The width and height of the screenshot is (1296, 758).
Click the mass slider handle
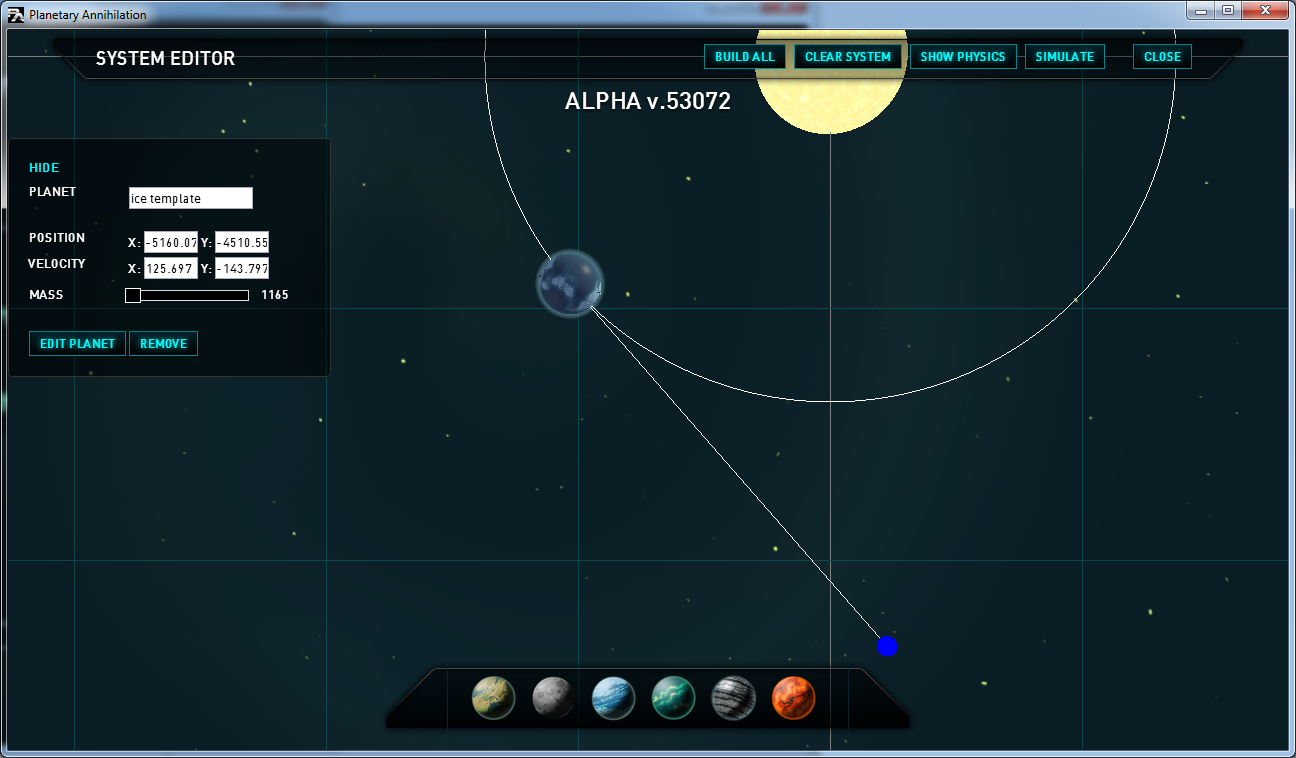(x=133, y=295)
